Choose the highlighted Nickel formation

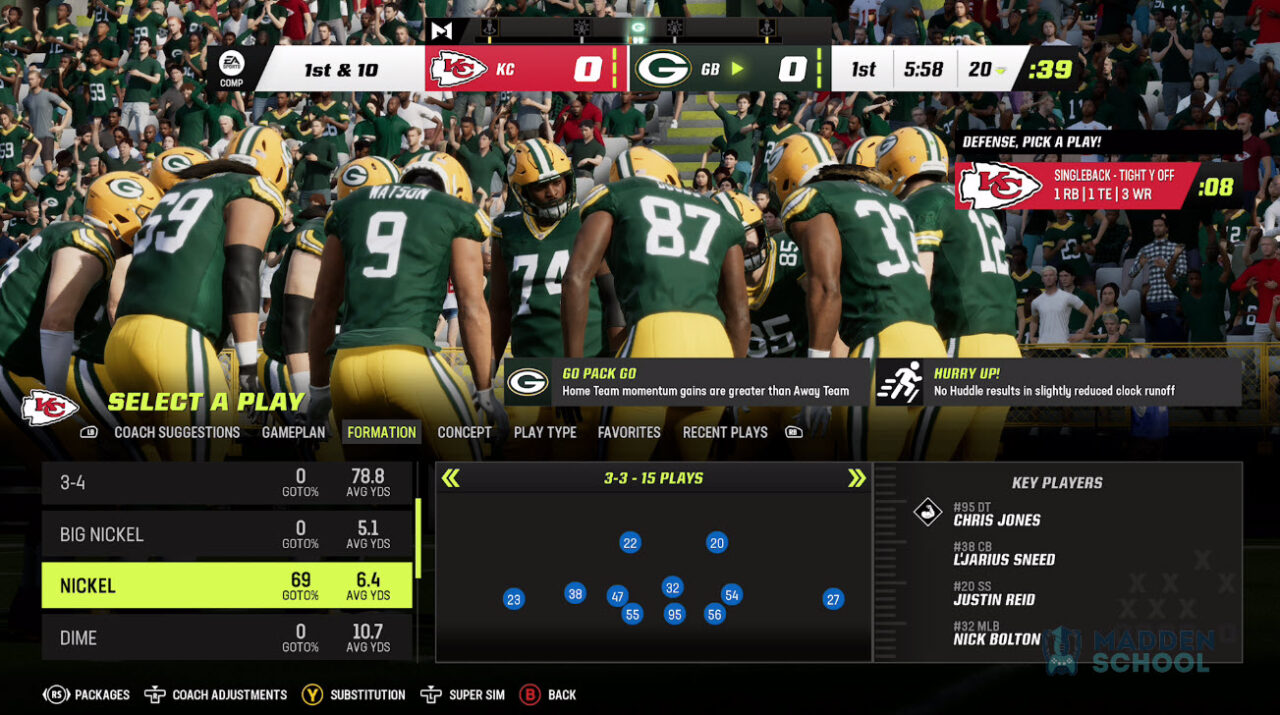pos(227,585)
